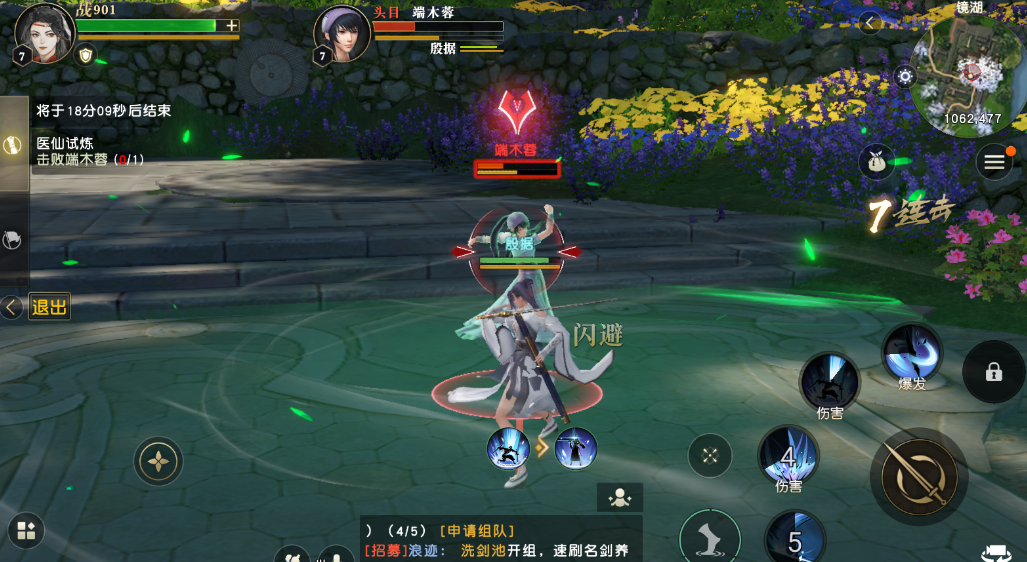
Task: Tap the four-point star button on the left
Action: [158, 462]
